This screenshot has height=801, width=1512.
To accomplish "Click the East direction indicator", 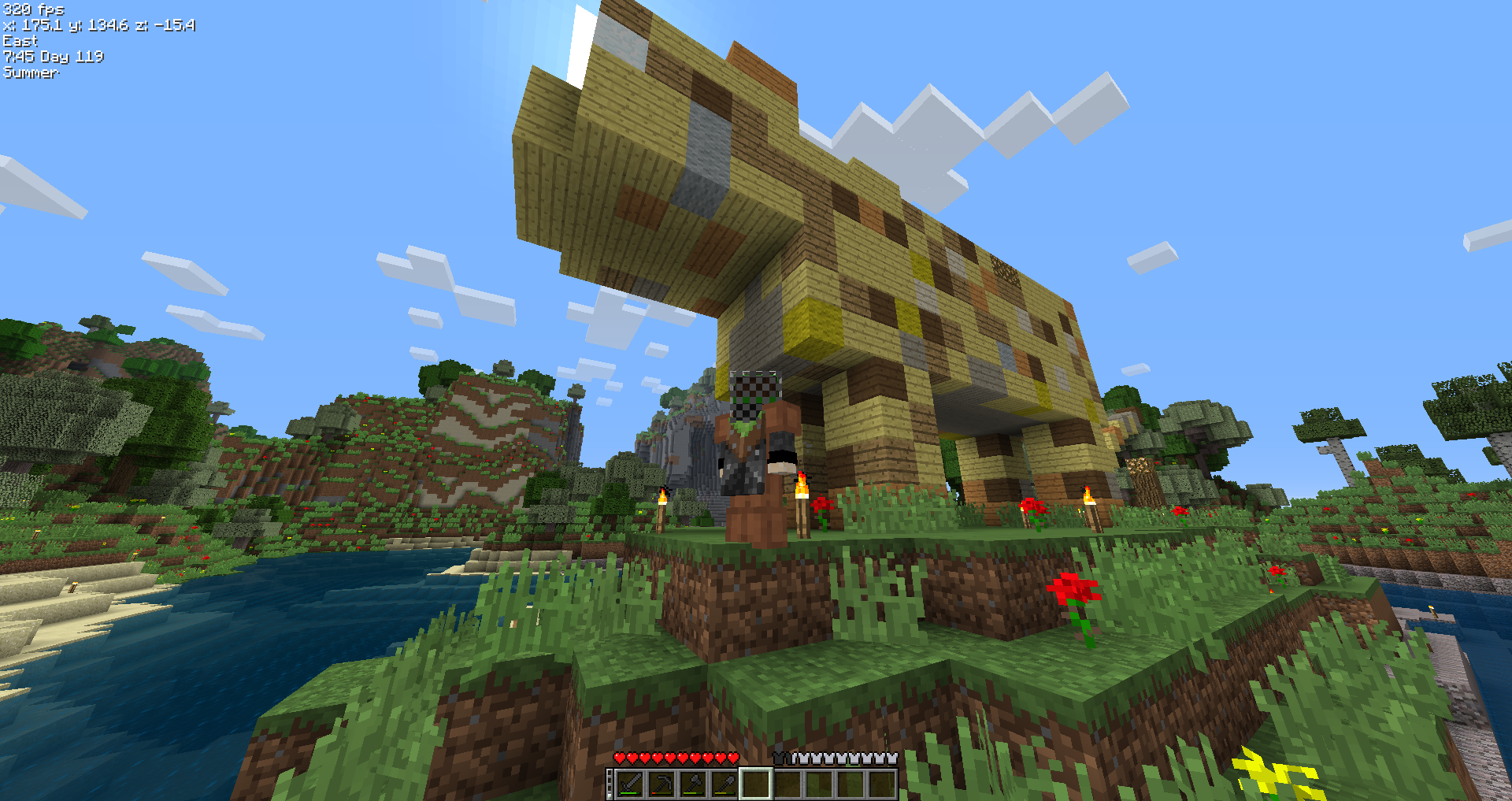I will (x=20, y=41).
